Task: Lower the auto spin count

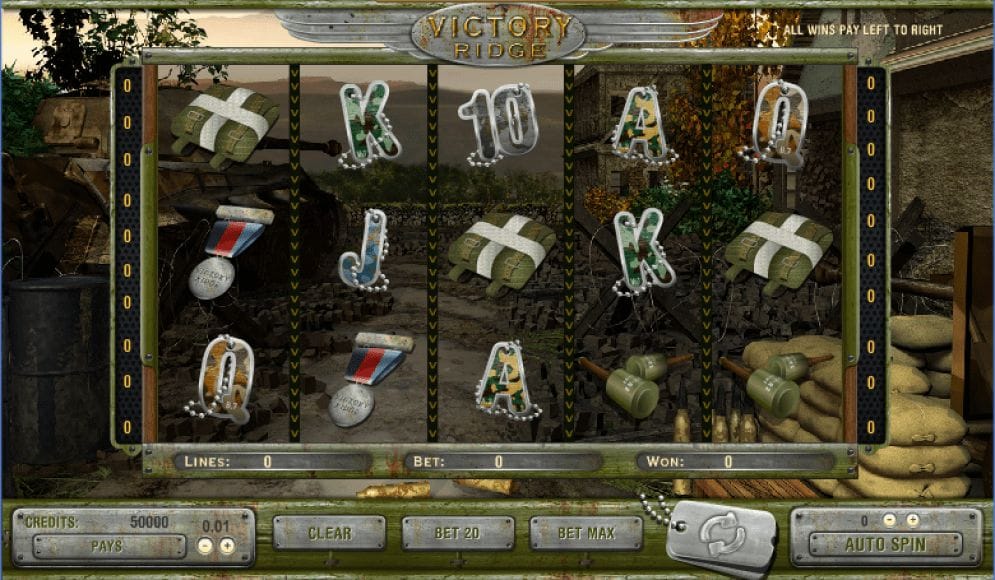Action: (890, 521)
